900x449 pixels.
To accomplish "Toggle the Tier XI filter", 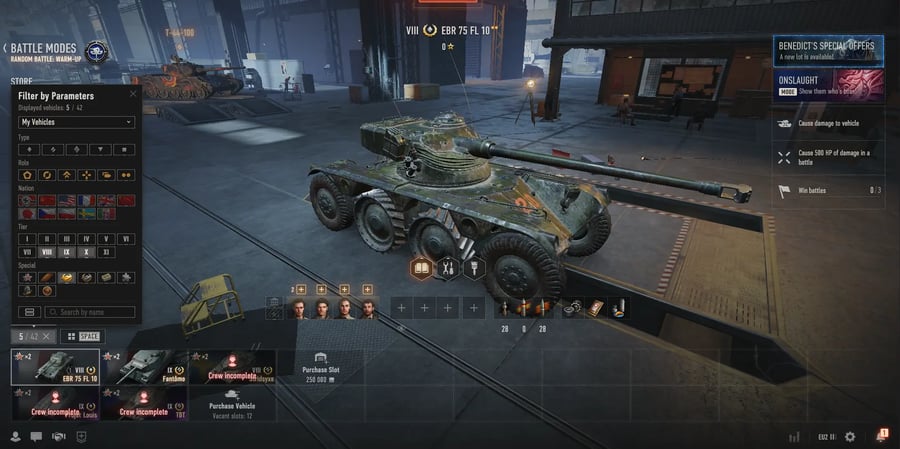I will [x=106, y=253].
